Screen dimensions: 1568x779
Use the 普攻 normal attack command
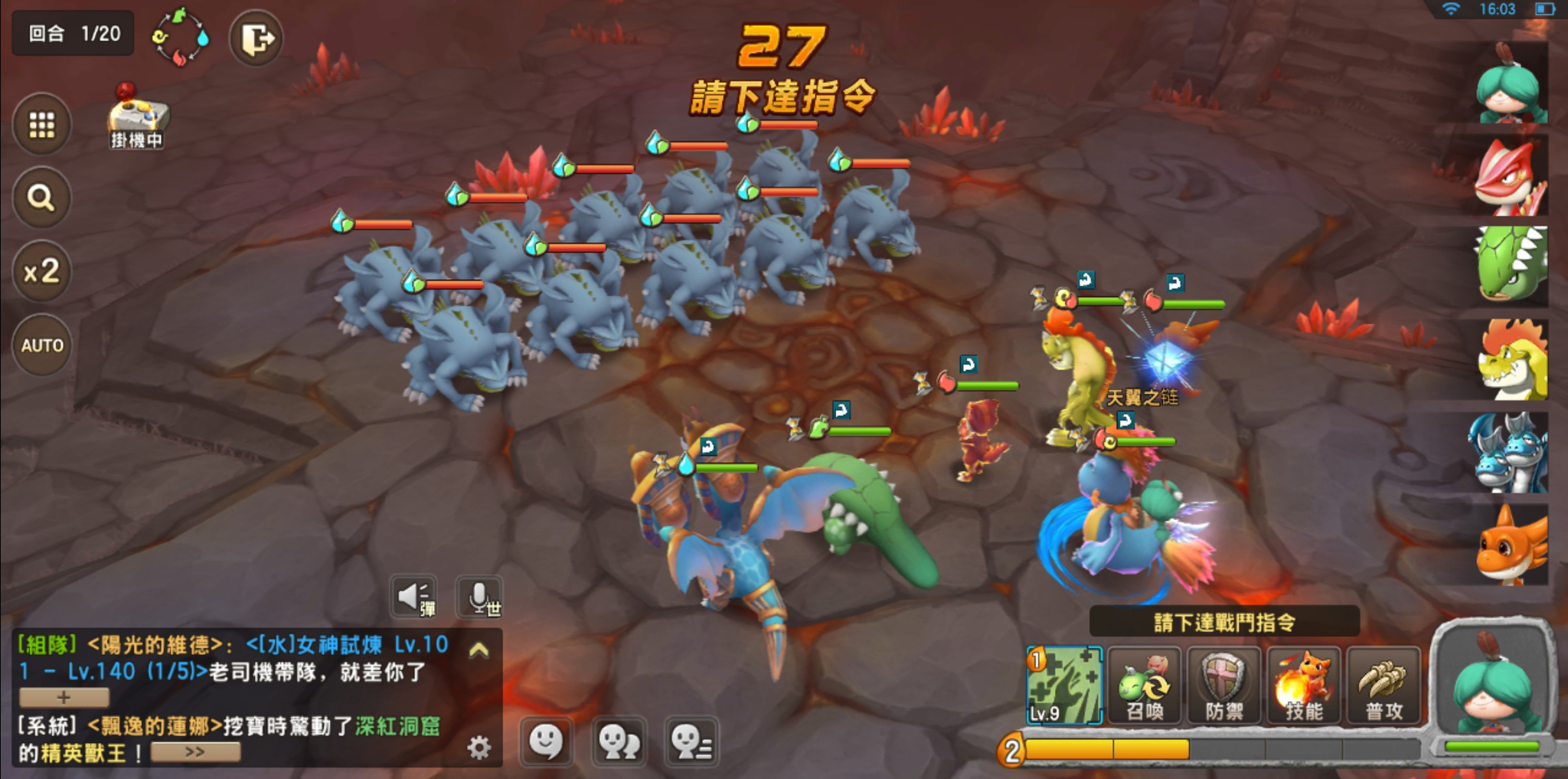pyautogui.click(x=1384, y=686)
